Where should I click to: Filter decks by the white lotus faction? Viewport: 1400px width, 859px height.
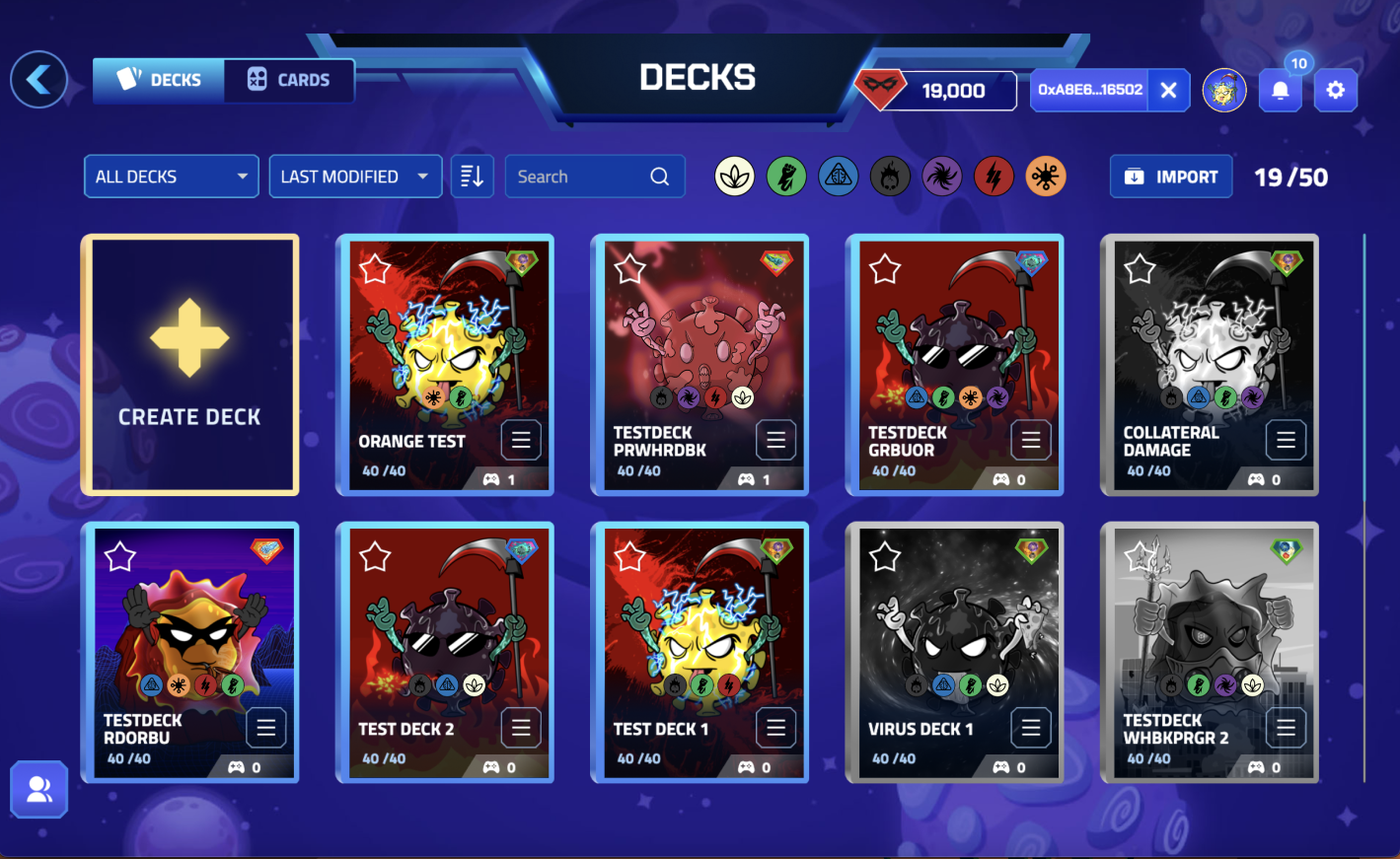[x=735, y=177]
